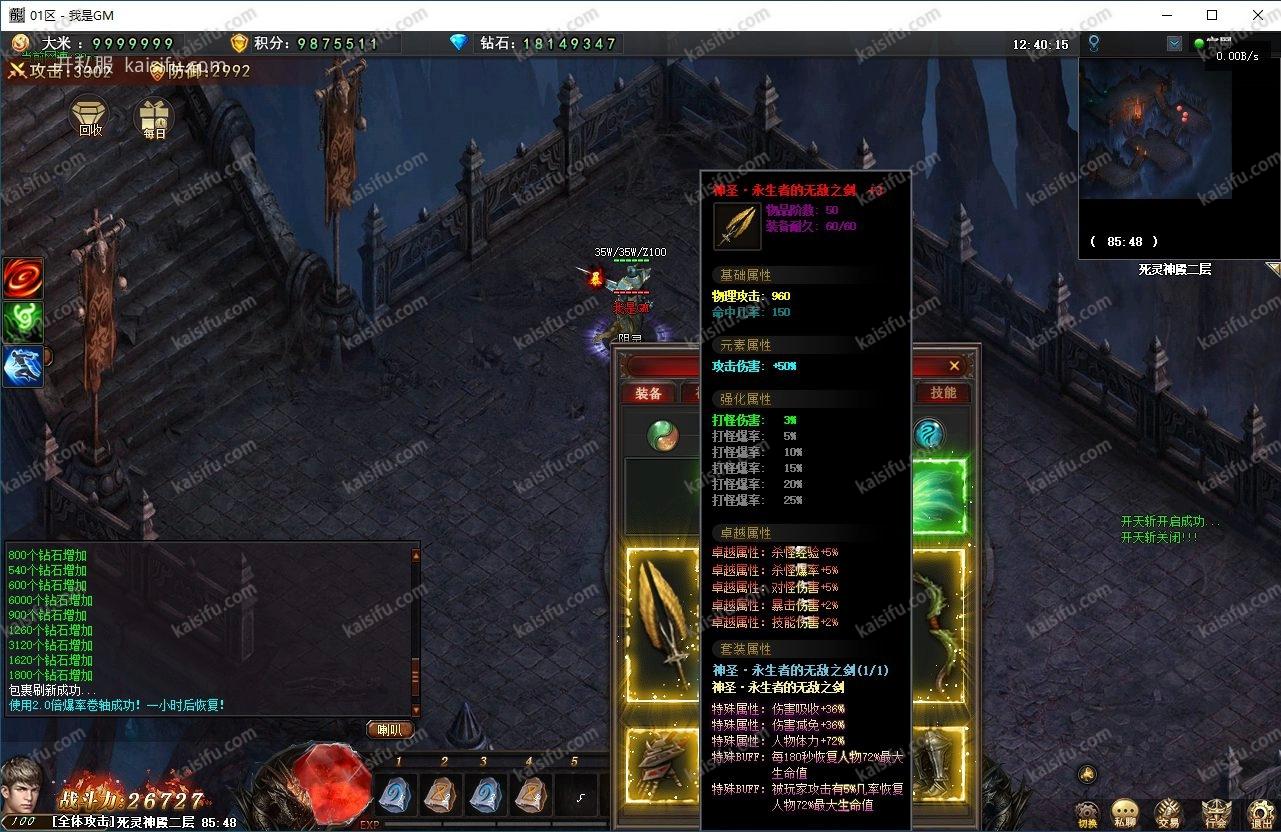Switch to the 装备 equipment tab
1281x832 pixels.
[648, 393]
